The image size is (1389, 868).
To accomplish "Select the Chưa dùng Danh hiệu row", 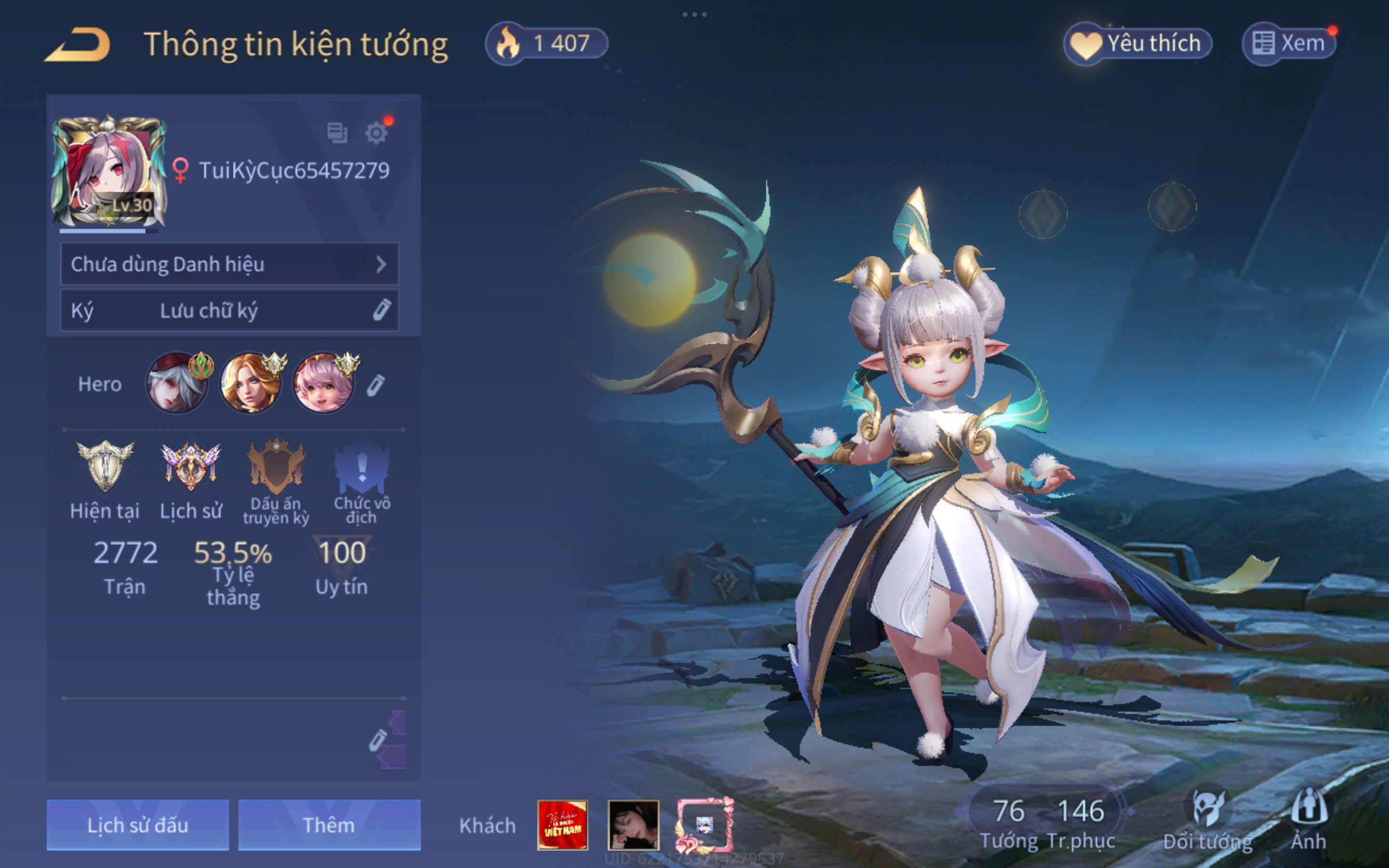I will (229, 264).
